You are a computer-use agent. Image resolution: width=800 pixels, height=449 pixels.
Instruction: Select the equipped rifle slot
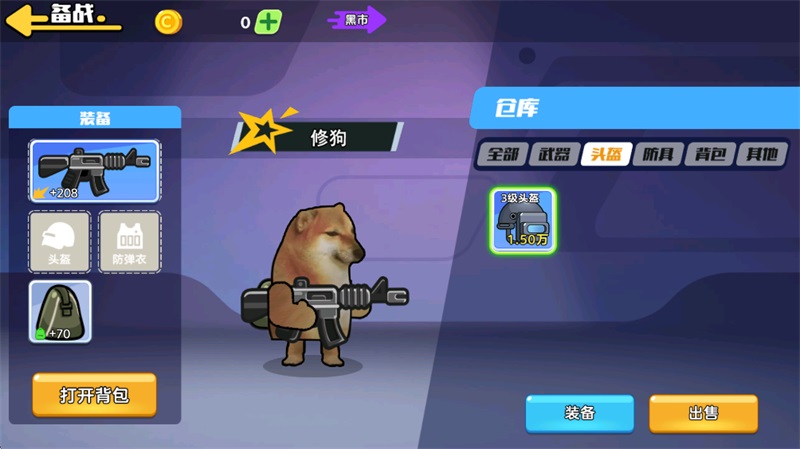[x=94, y=171]
